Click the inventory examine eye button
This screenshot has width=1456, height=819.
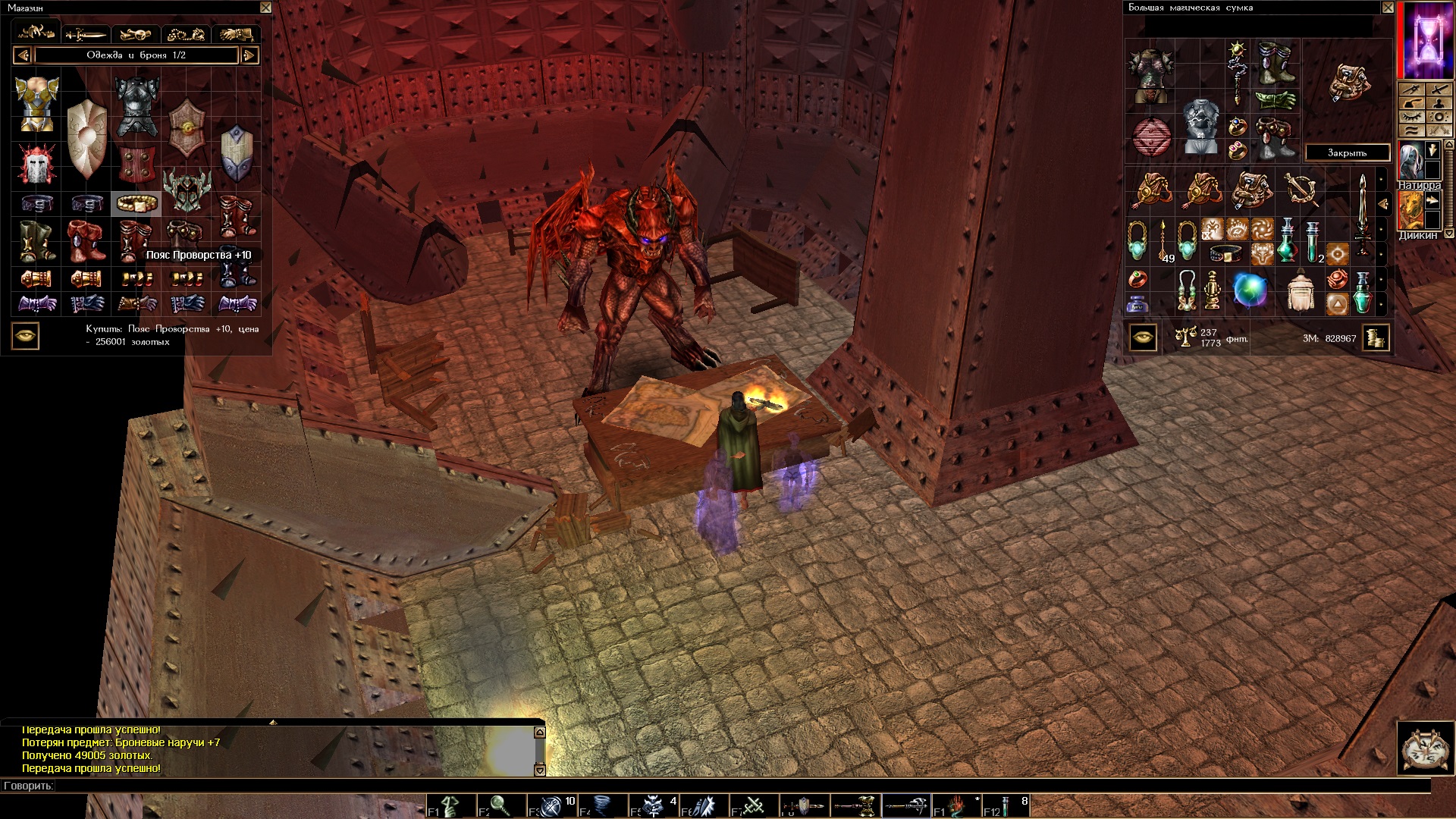click(x=1143, y=337)
